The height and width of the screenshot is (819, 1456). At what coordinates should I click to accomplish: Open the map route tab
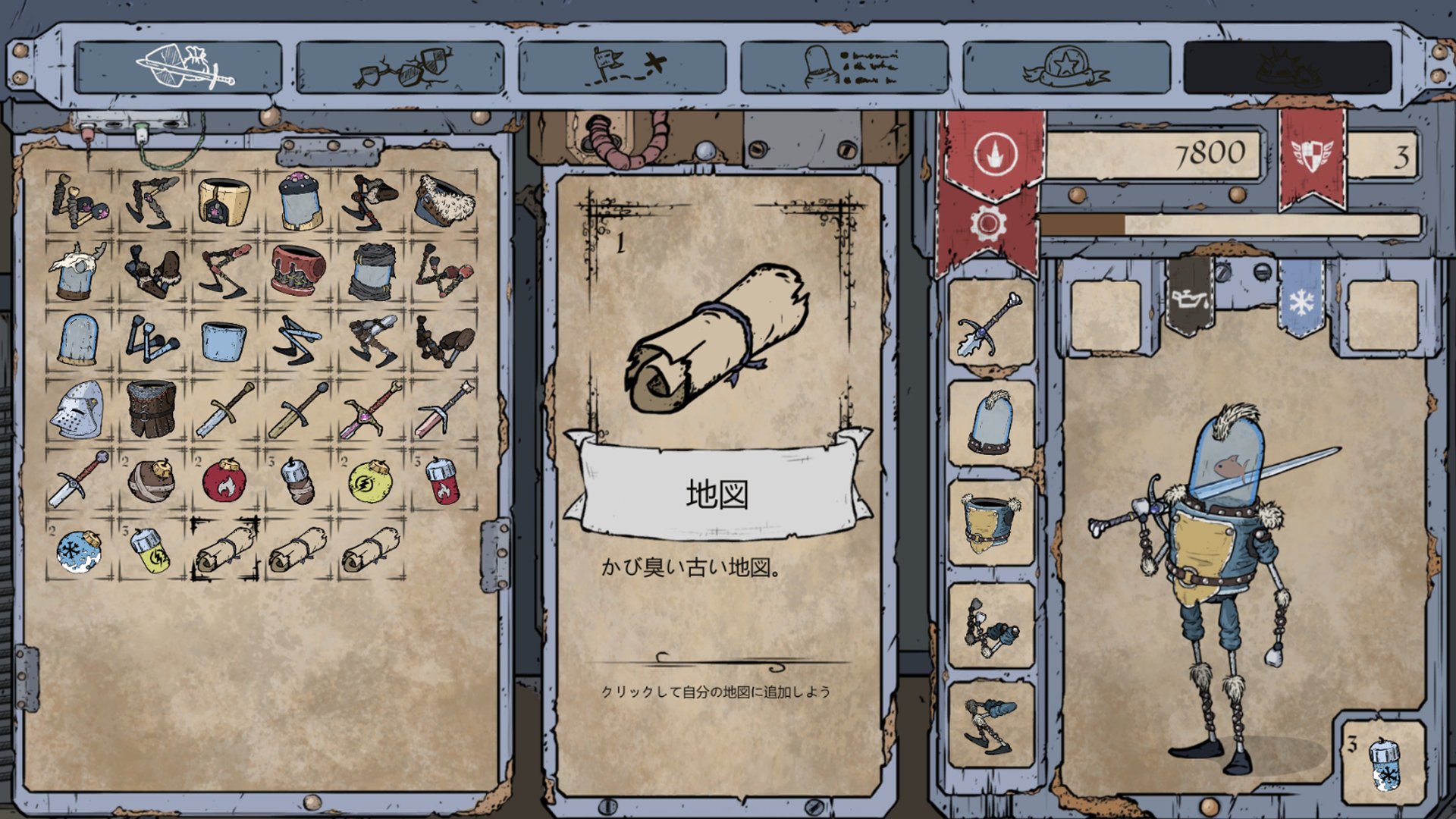click(622, 67)
